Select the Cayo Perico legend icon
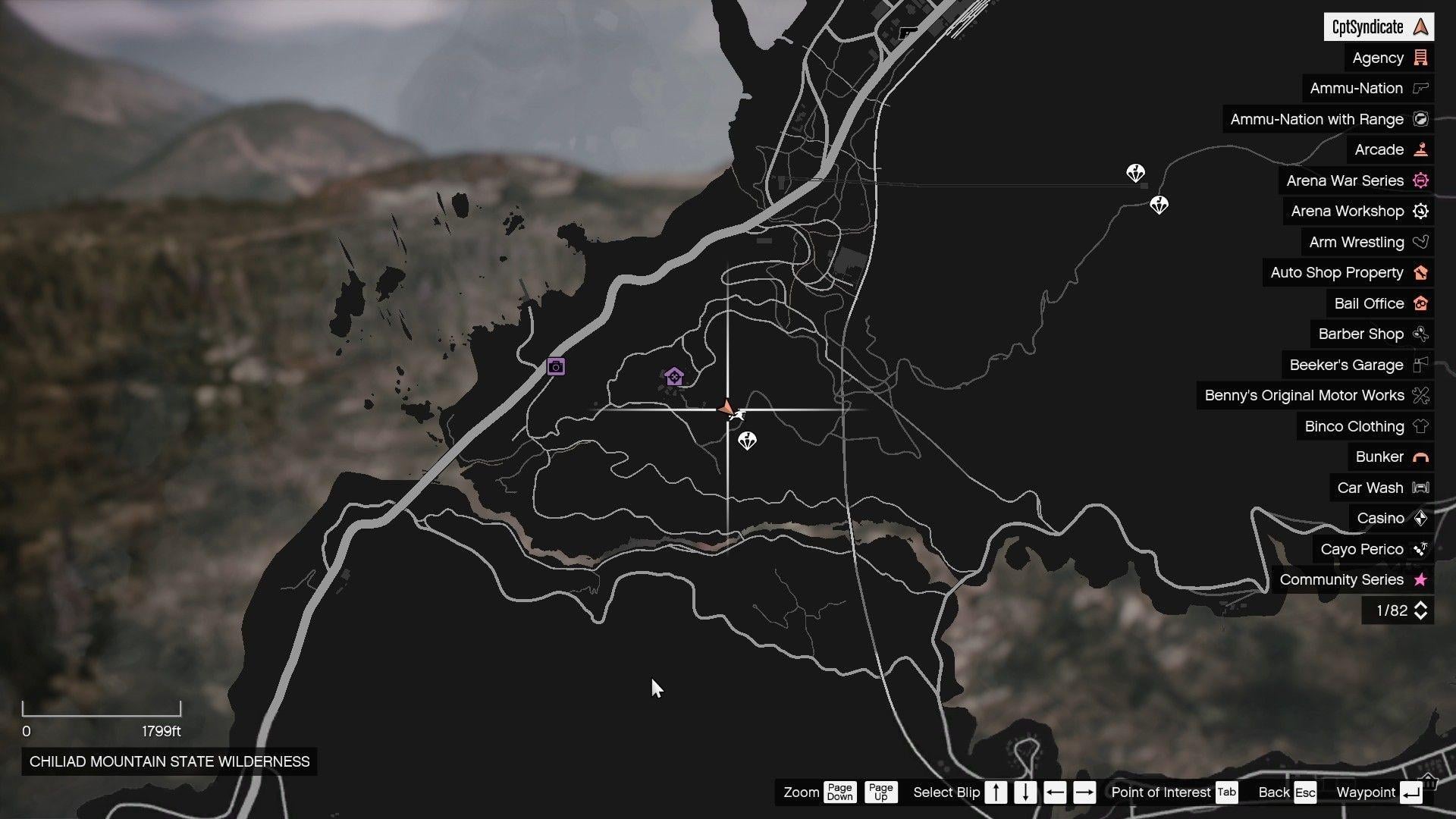This screenshot has width=1456, height=819. coord(1421,549)
